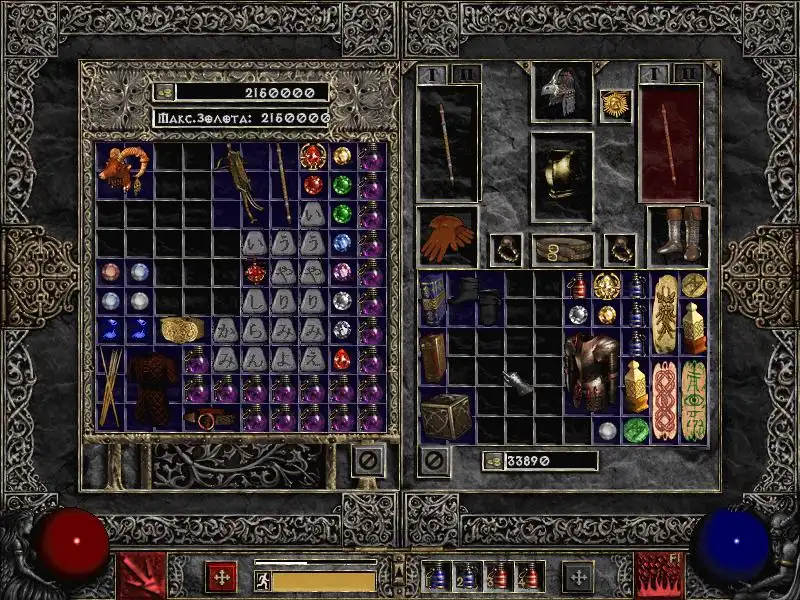
Task: Pick up the plate armor in inventory
Action: click(590, 374)
